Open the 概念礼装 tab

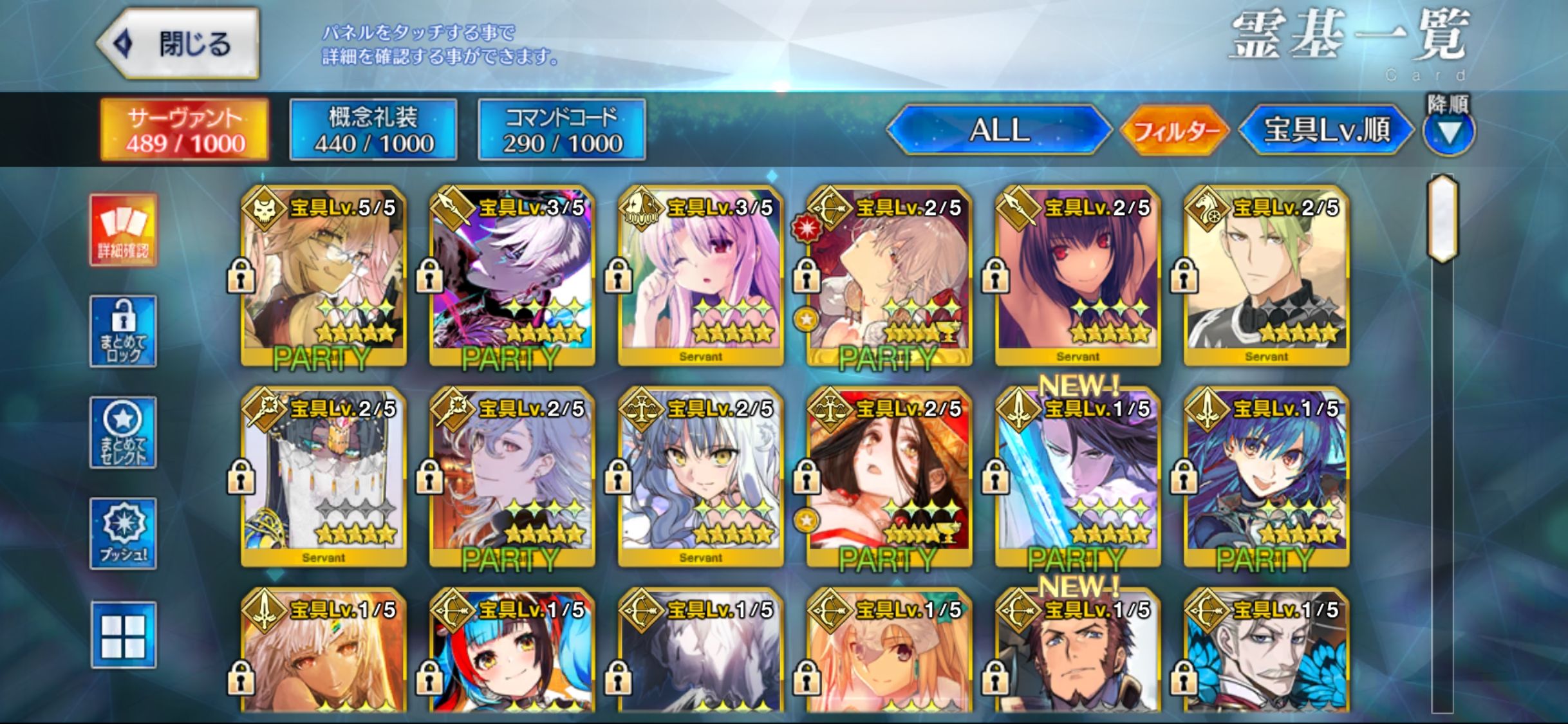tap(373, 130)
